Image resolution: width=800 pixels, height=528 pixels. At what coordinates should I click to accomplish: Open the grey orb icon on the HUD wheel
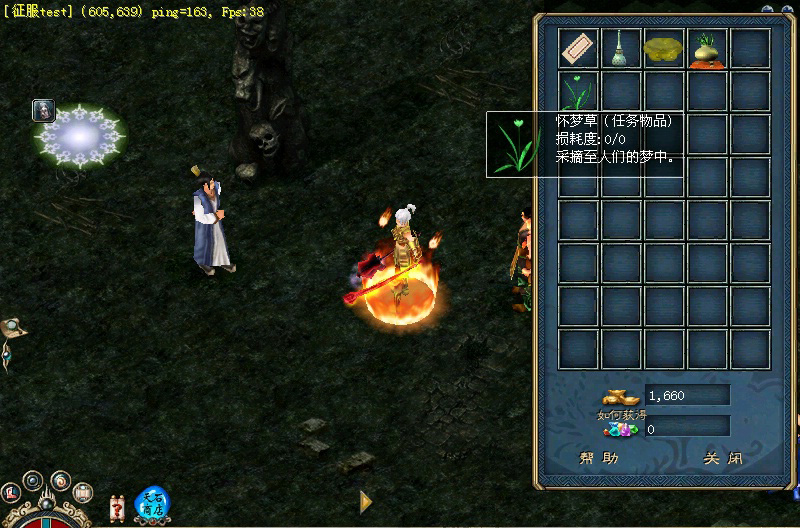click(33, 480)
